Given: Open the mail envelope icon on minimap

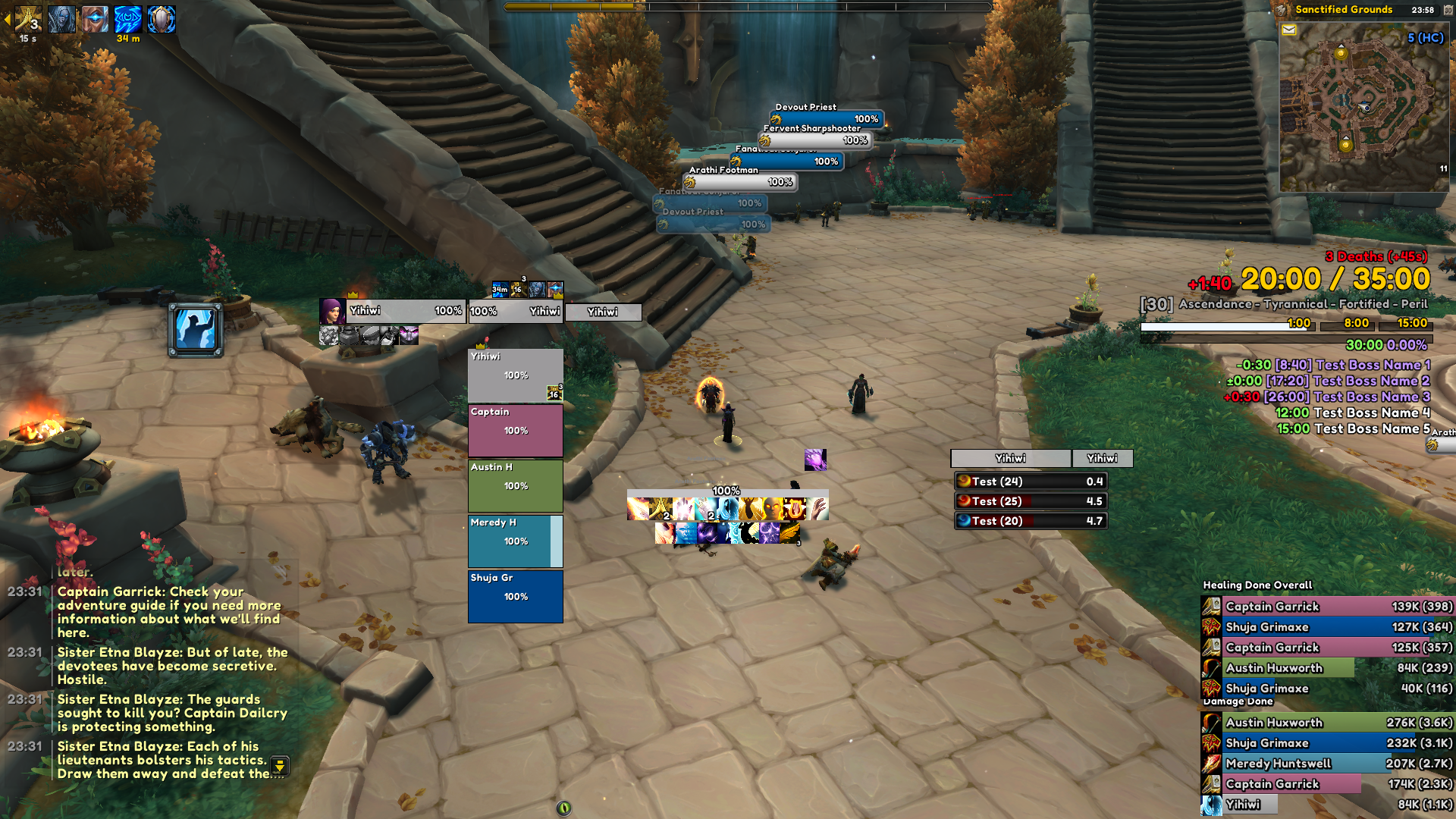Looking at the screenshot, I should (1288, 30).
